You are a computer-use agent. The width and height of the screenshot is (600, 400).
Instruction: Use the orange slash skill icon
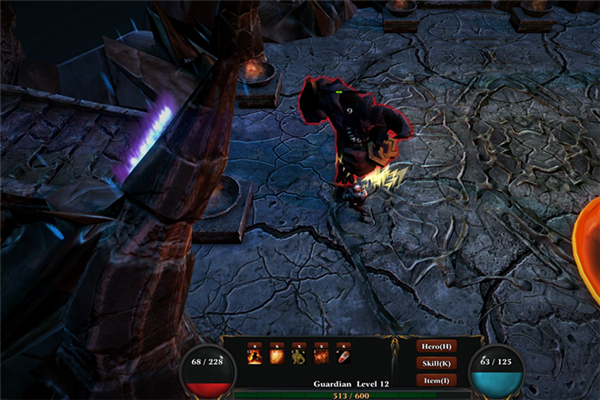pos(276,357)
